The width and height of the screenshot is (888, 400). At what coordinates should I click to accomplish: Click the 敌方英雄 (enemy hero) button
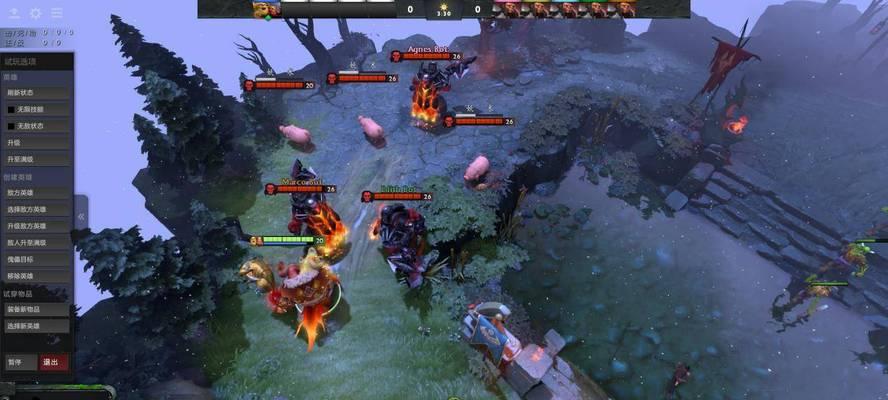coord(36,193)
